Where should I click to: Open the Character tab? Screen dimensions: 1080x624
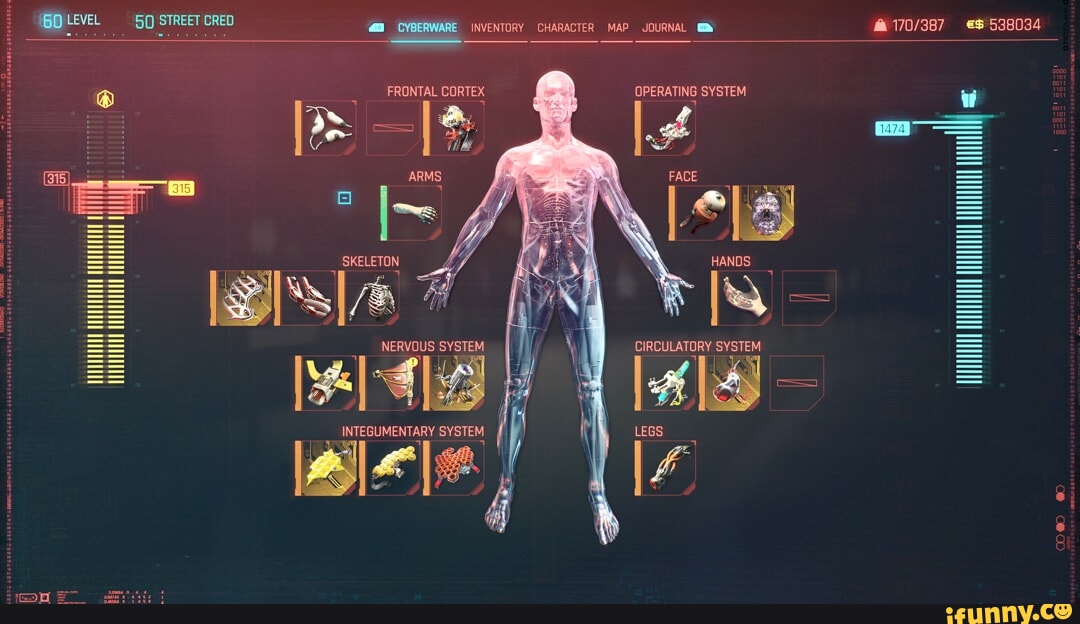pyautogui.click(x=565, y=28)
